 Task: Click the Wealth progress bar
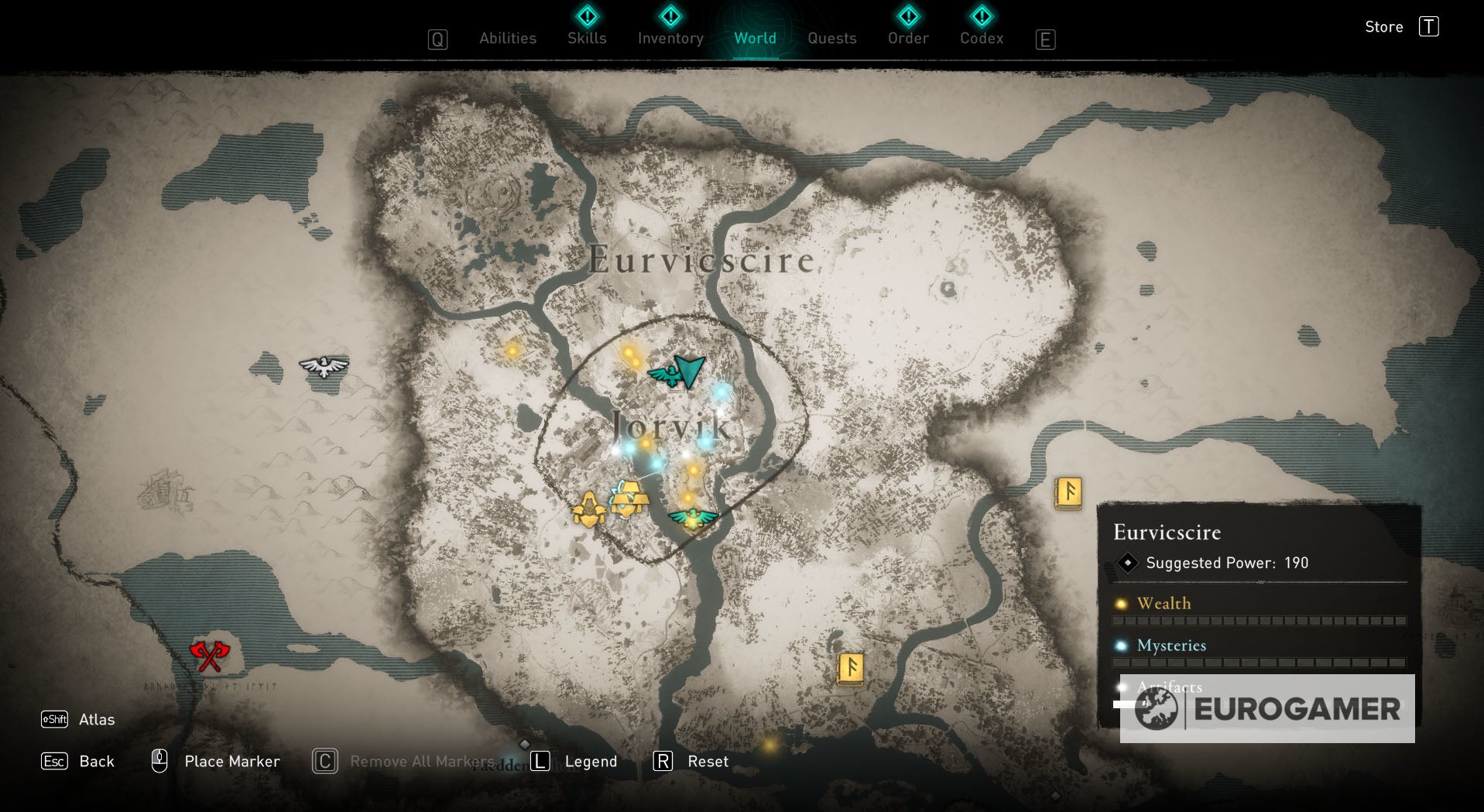(x=1260, y=620)
